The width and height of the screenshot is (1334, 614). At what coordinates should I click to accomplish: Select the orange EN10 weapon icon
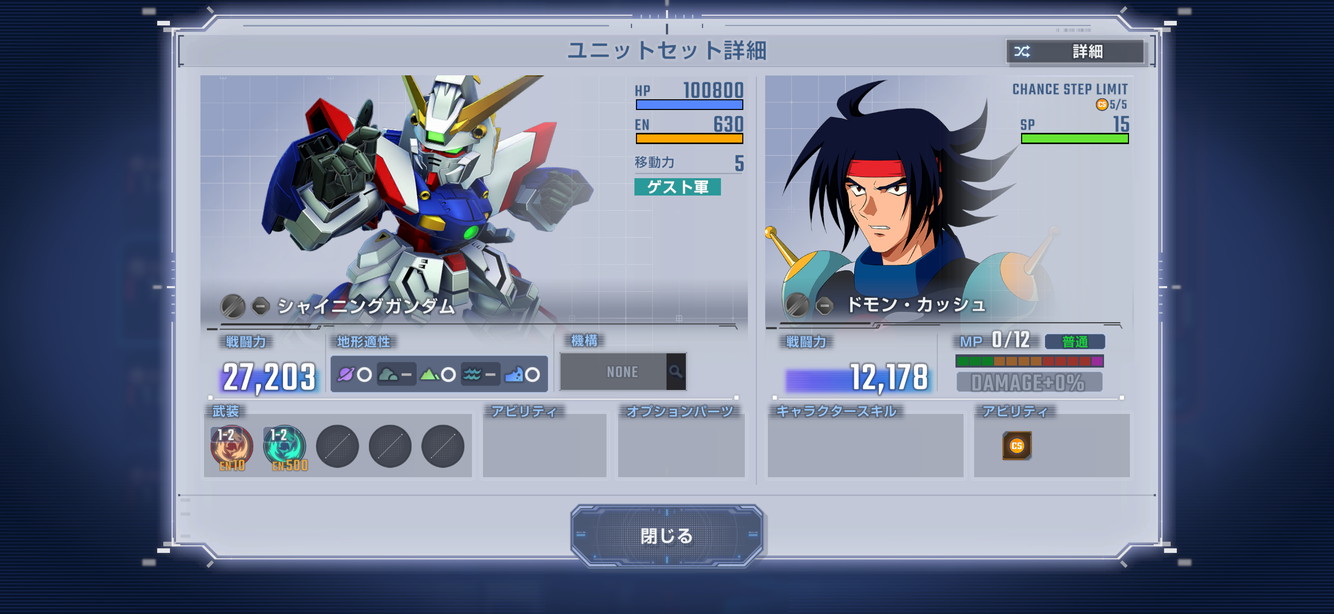click(x=232, y=447)
